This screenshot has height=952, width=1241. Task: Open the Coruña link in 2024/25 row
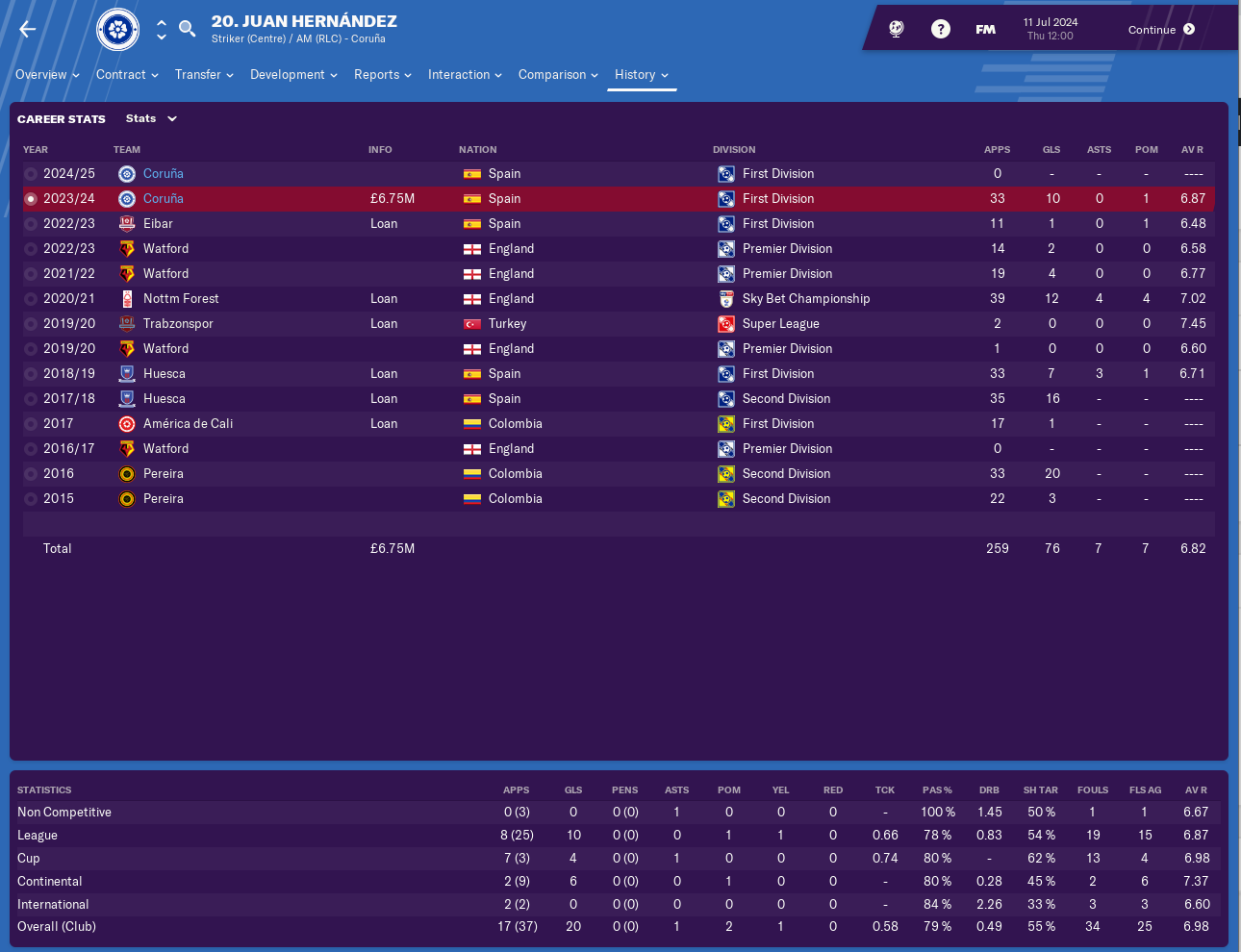(x=164, y=174)
